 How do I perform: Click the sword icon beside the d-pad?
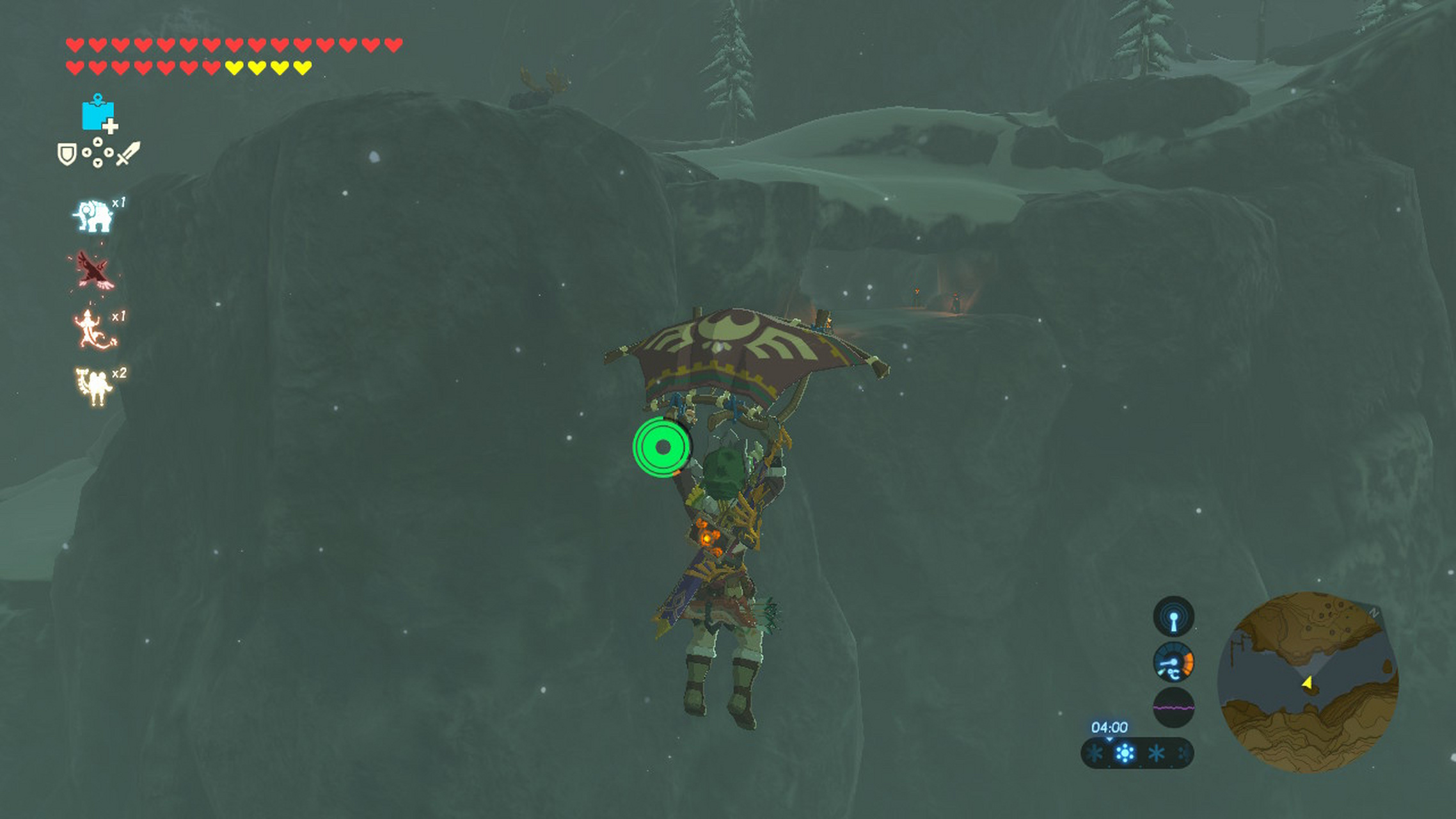(x=128, y=154)
